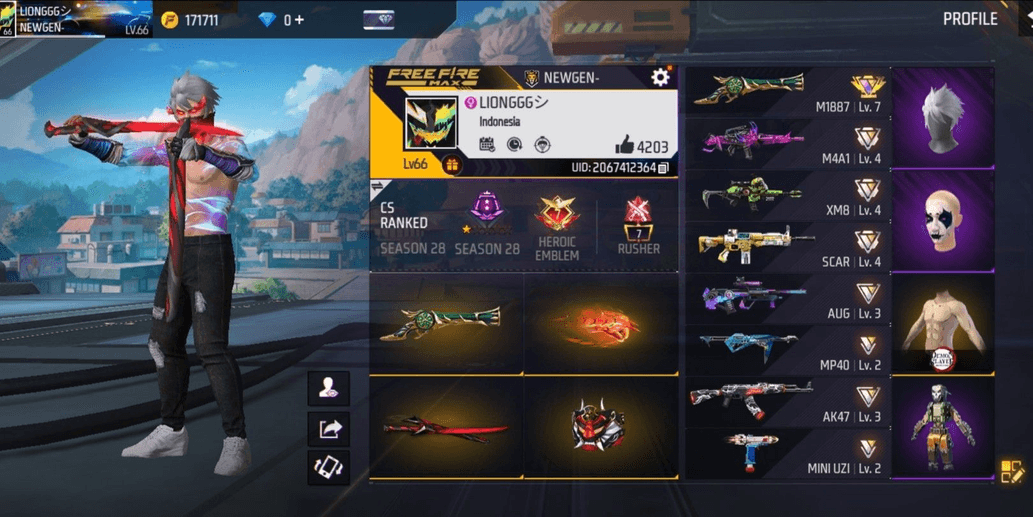Open the add friend person icon
Viewport: 1033px width, 517px height.
click(x=329, y=390)
